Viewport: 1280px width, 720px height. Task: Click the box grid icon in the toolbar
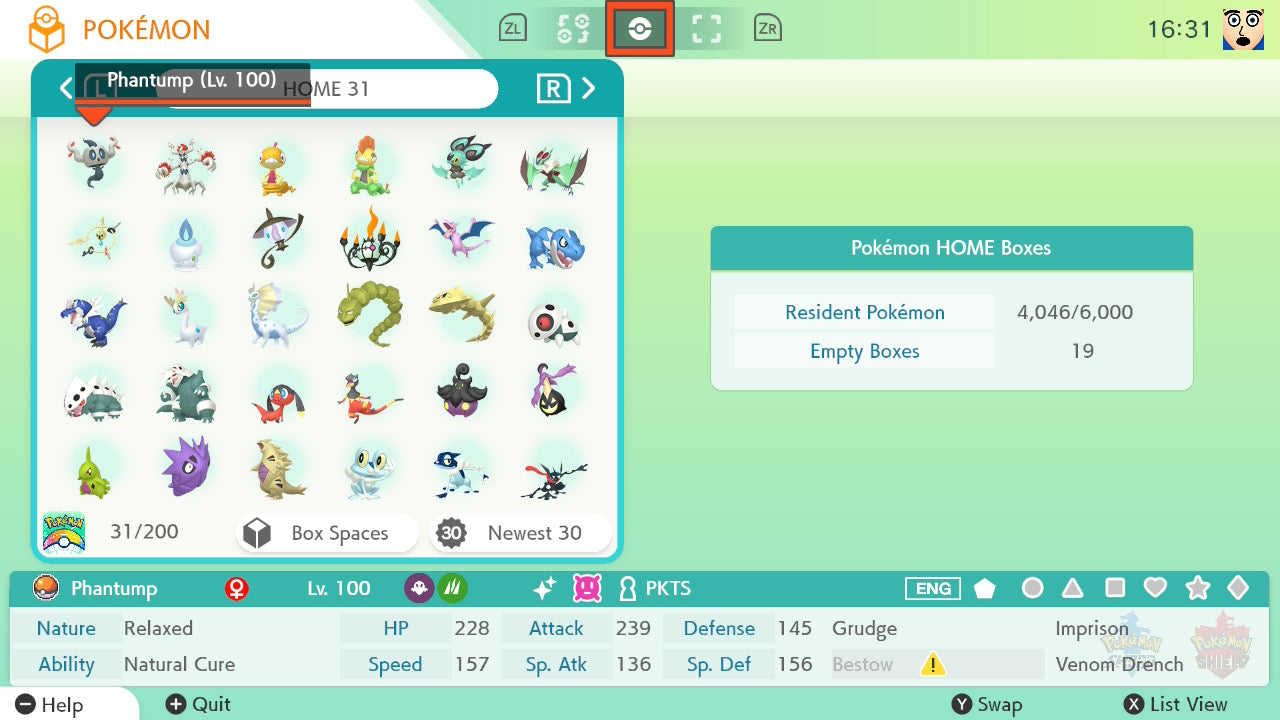(x=707, y=28)
